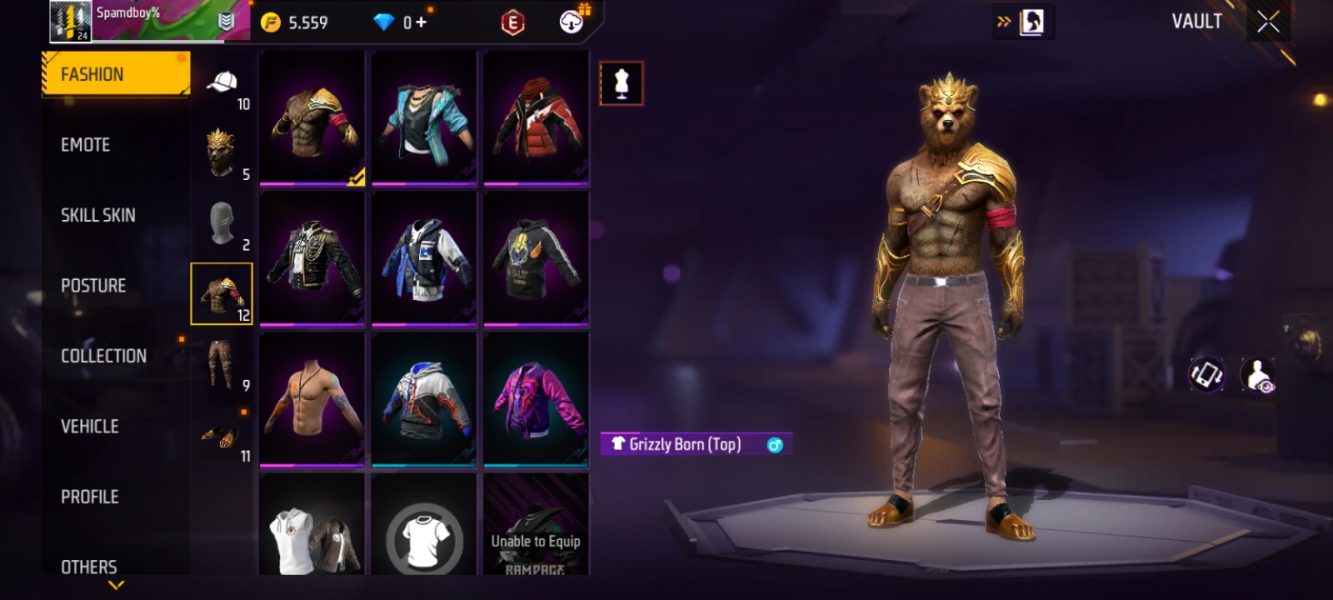Select the black hoodie with yellow emblem

(x=537, y=258)
